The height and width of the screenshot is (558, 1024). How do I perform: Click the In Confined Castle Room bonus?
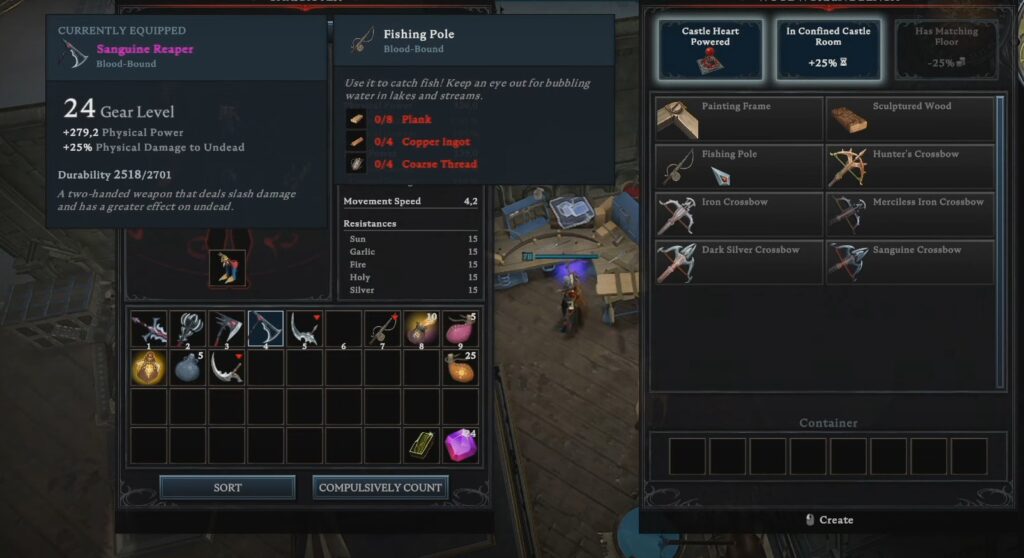[x=828, y=49]
